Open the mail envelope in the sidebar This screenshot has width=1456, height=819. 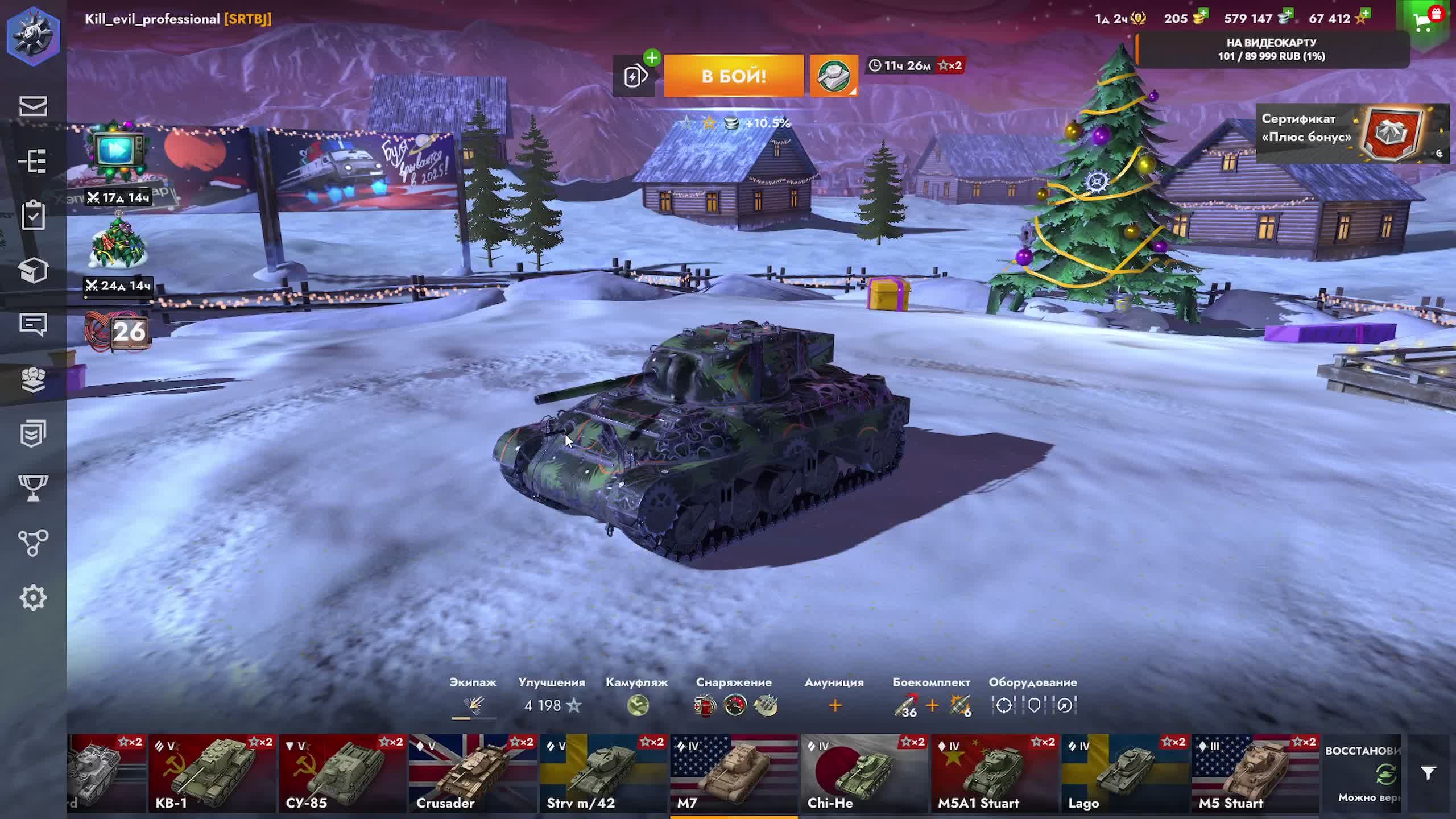point(33,106)
